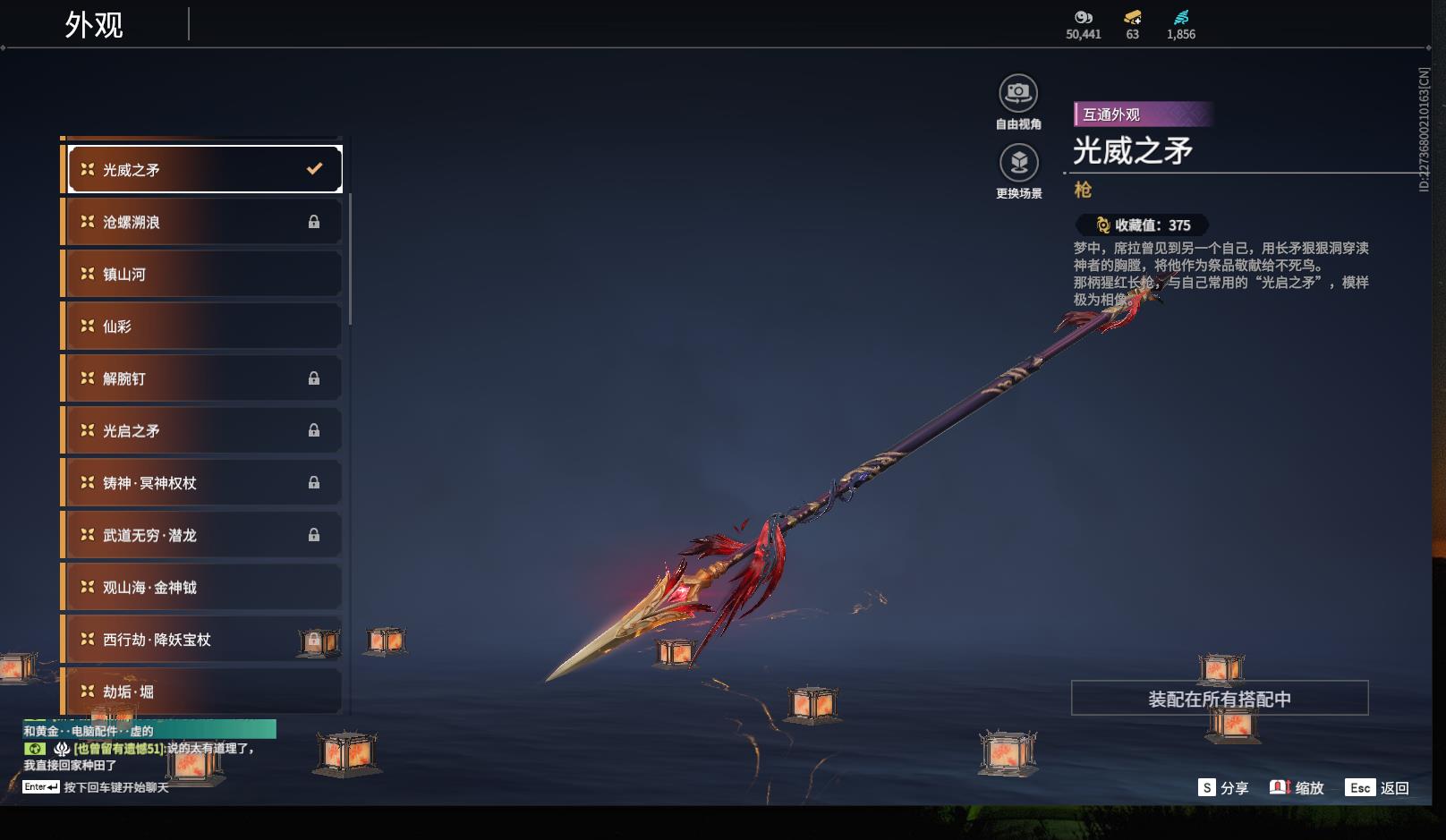The width and height of the screenshot is (1446, 840).
Task: Click the silver coin currency icon
Action: (1083, 18)
